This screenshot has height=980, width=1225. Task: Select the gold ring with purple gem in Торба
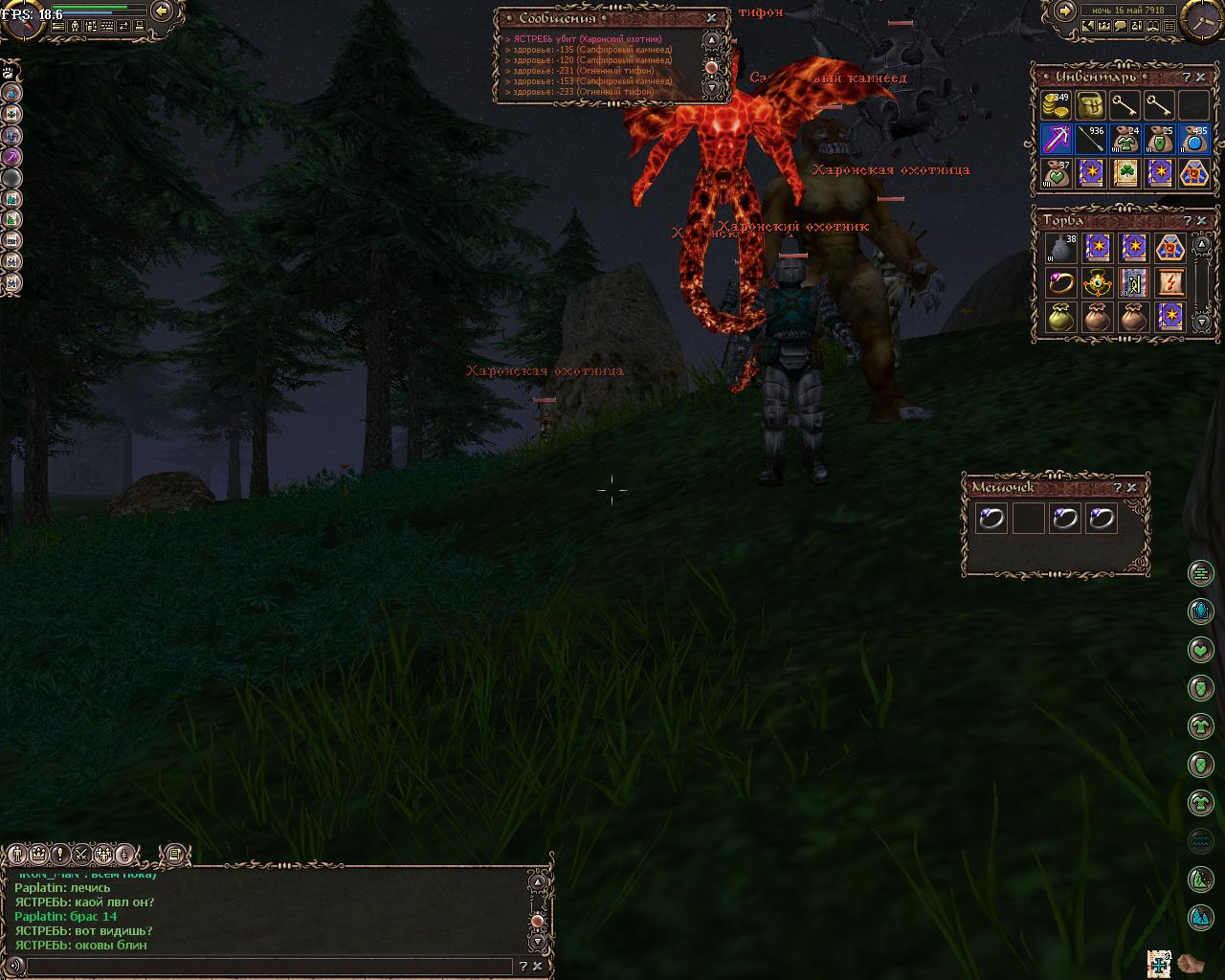[1060, 282]
